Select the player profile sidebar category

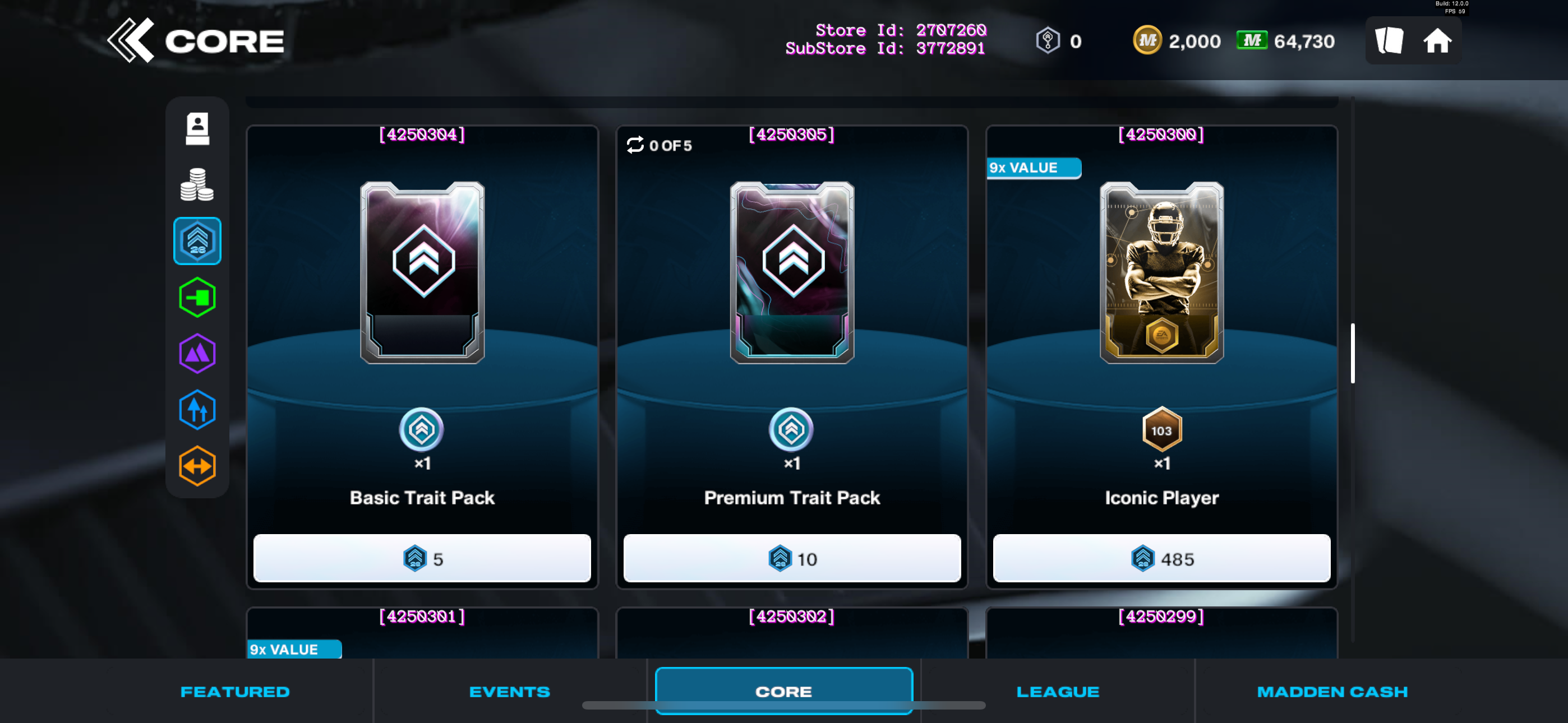pyautogui.click(x=197, y=129)
